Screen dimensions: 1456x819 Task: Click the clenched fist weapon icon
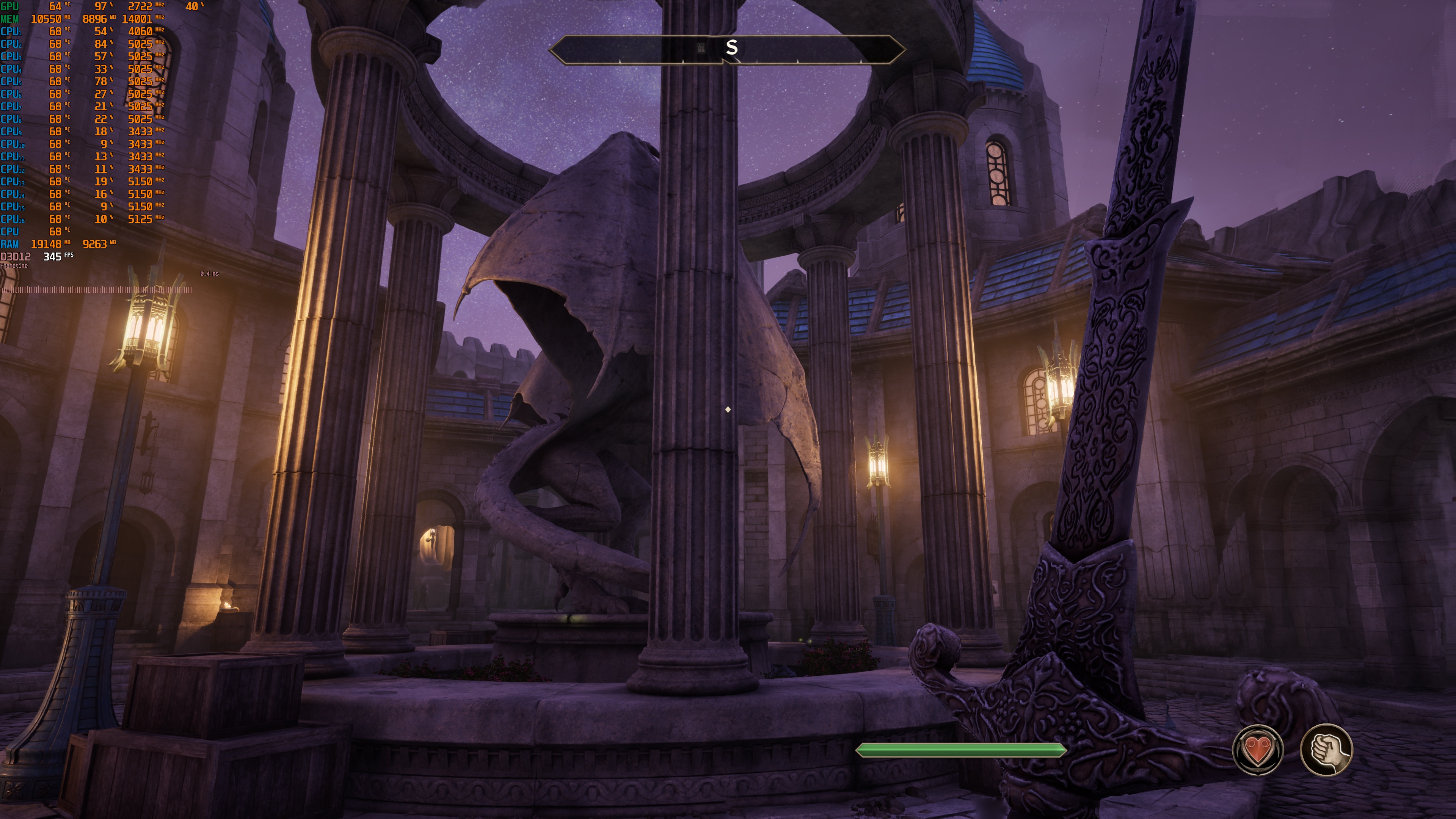[1326, 750]
